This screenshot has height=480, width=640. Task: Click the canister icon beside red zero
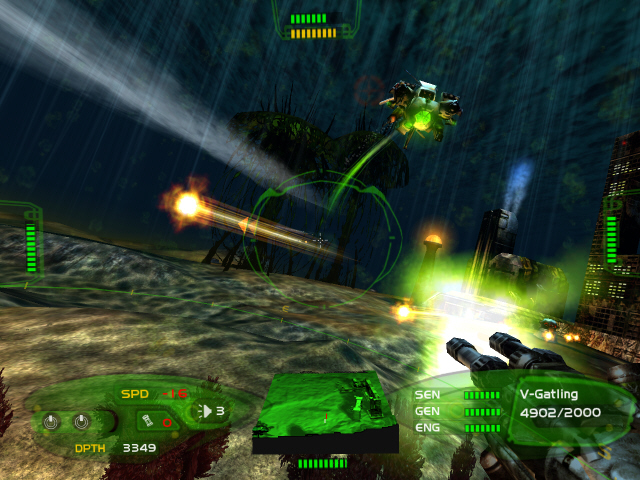[x=146, y=422]
